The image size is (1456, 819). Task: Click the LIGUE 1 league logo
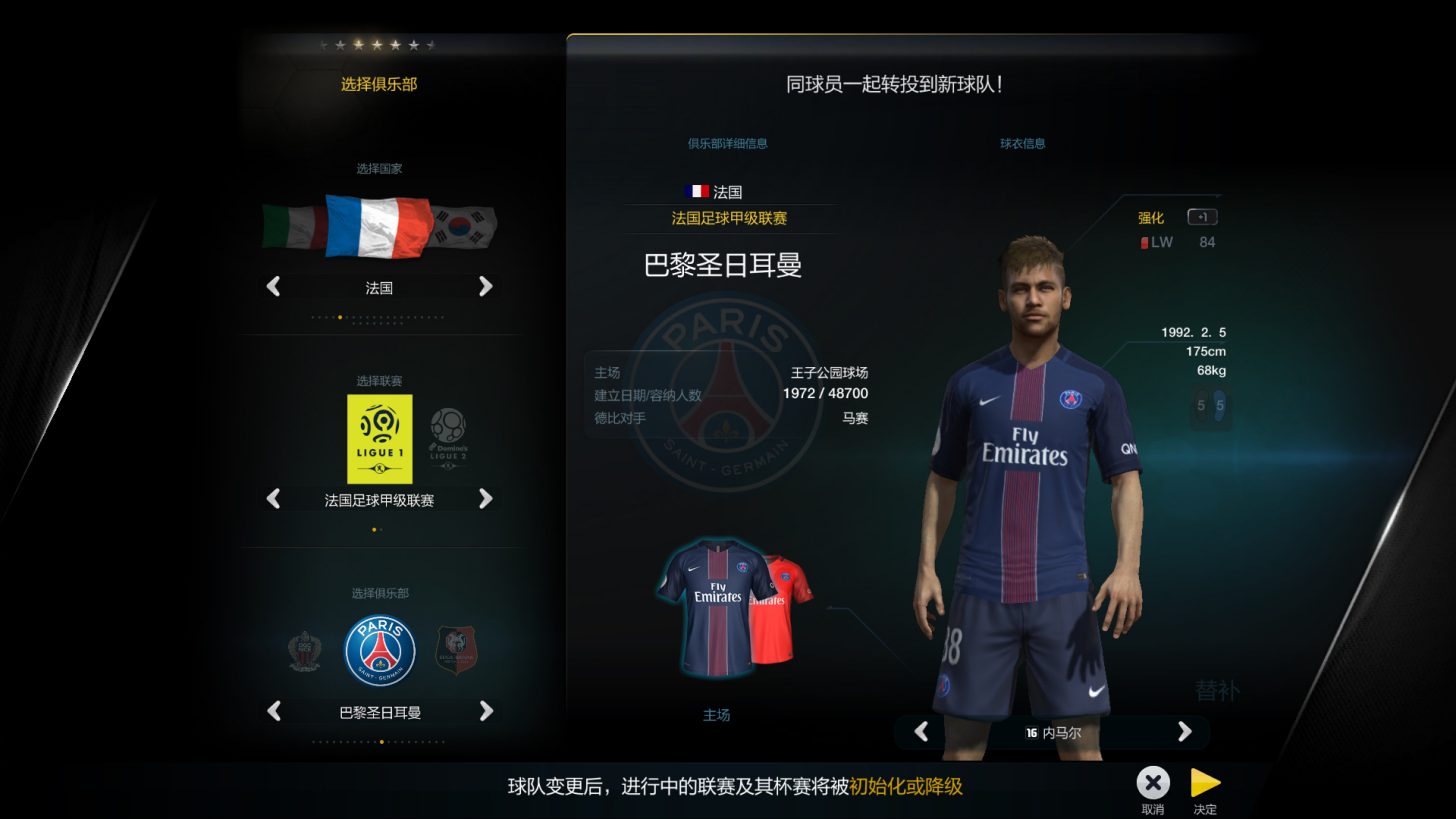click(x=380, y=437)
